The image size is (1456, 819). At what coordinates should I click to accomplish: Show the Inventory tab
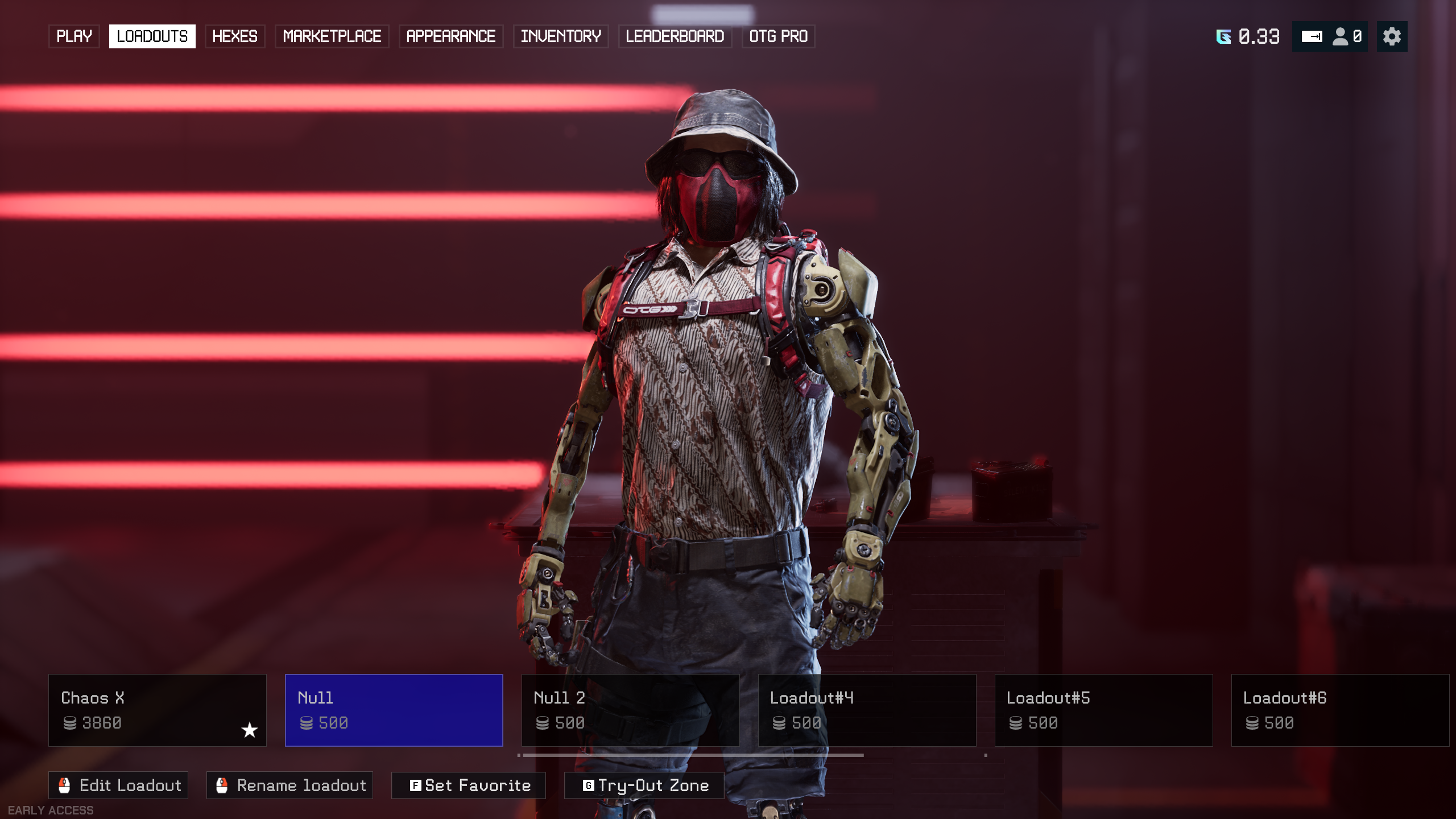(x=561, y=36)
